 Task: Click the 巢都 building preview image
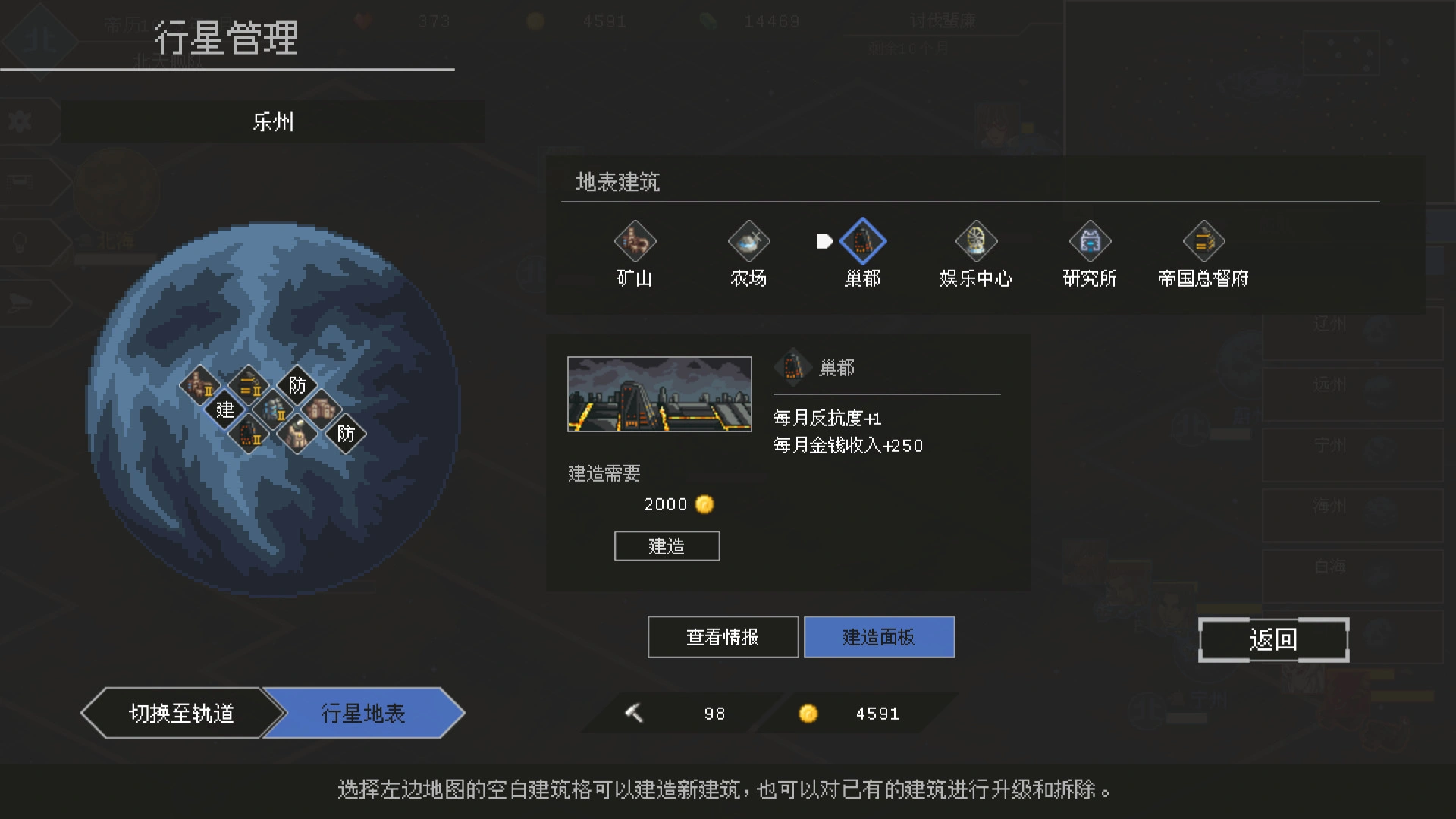[659, 394]
